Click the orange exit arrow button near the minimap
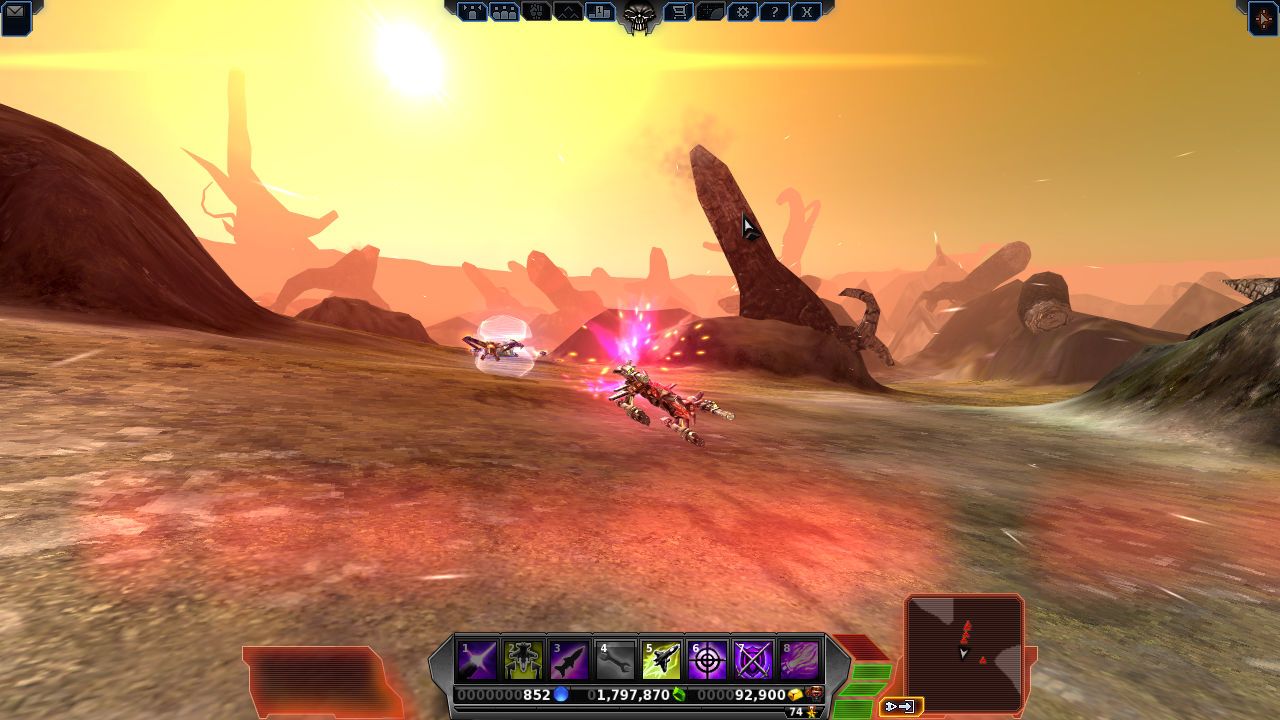 (x=901, y=706)
